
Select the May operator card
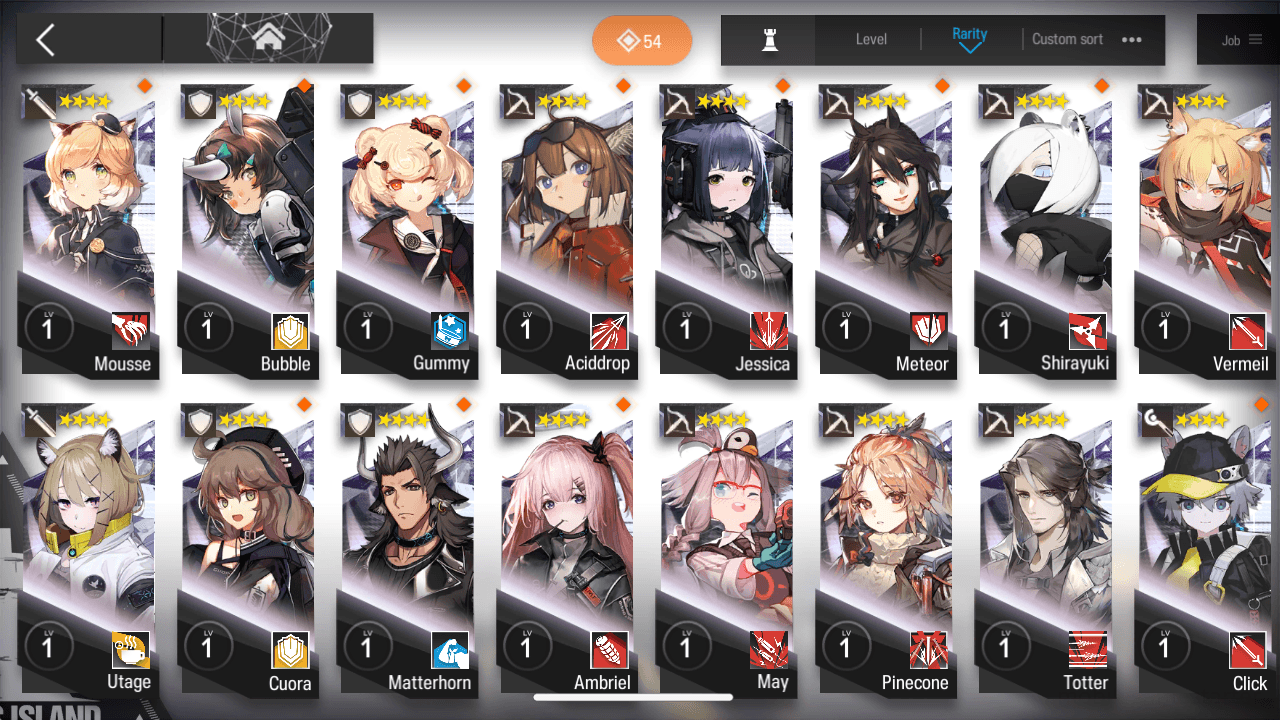coord(726,550)
